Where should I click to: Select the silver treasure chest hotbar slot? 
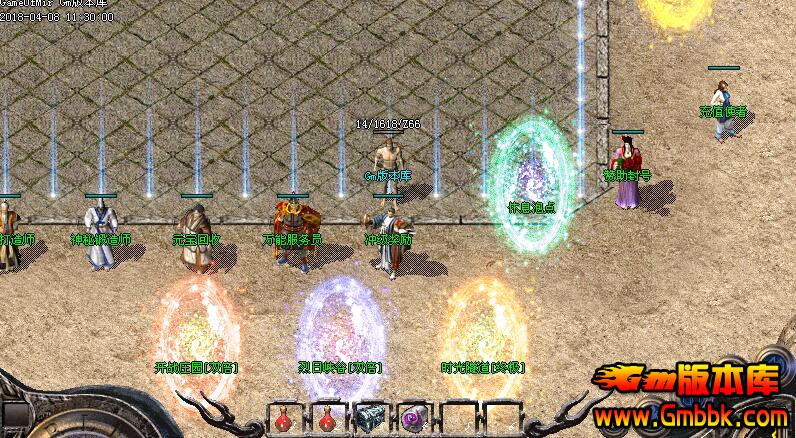(x=370, y=418)
